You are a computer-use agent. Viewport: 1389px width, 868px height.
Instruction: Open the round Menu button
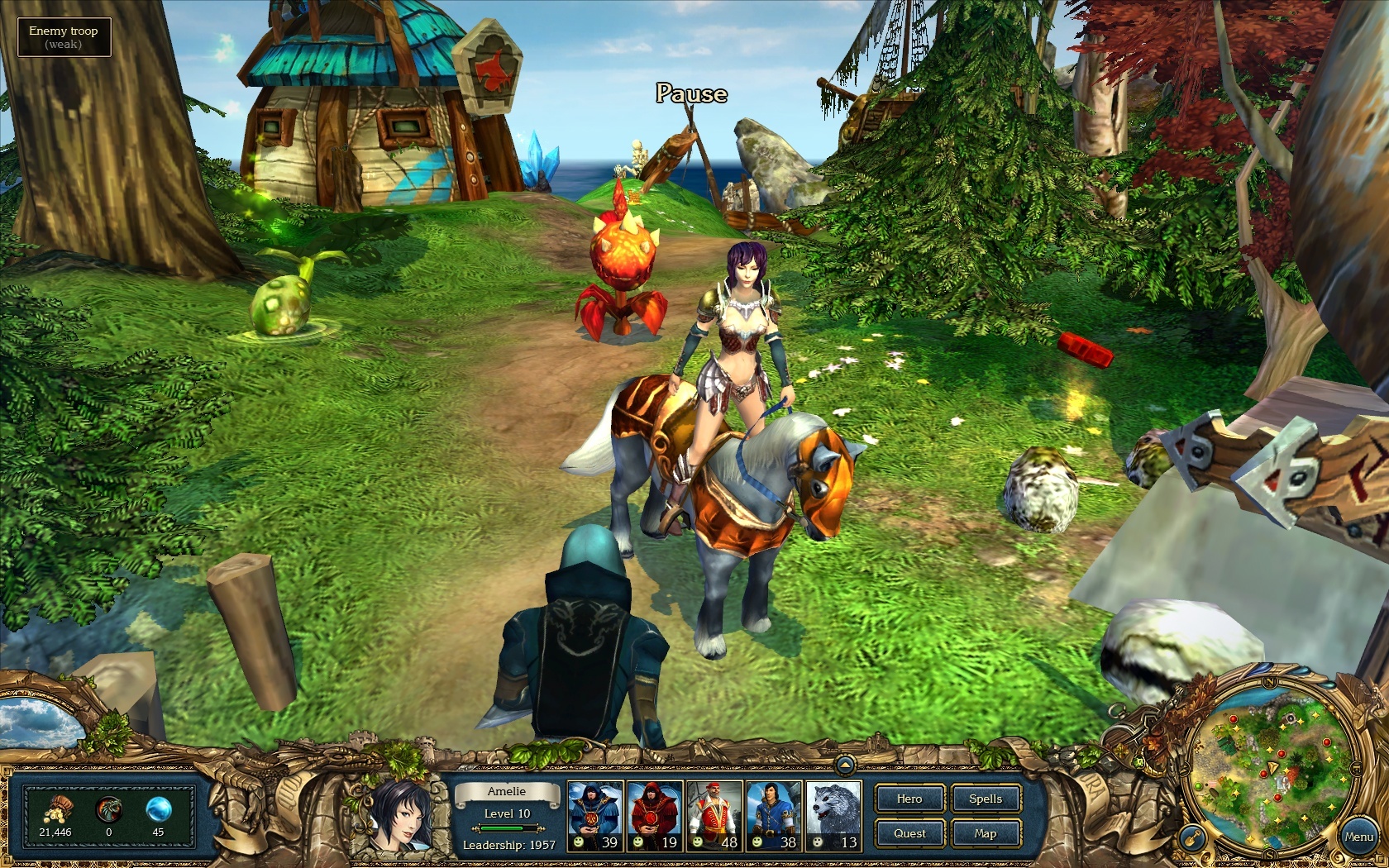pos(1361,836)
